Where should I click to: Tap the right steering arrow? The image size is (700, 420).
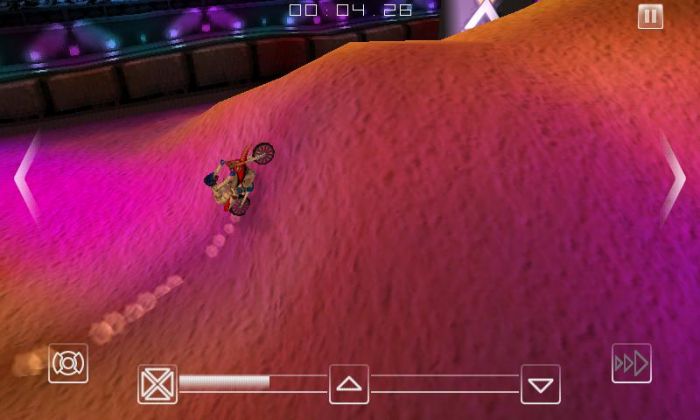click(672, 177)
